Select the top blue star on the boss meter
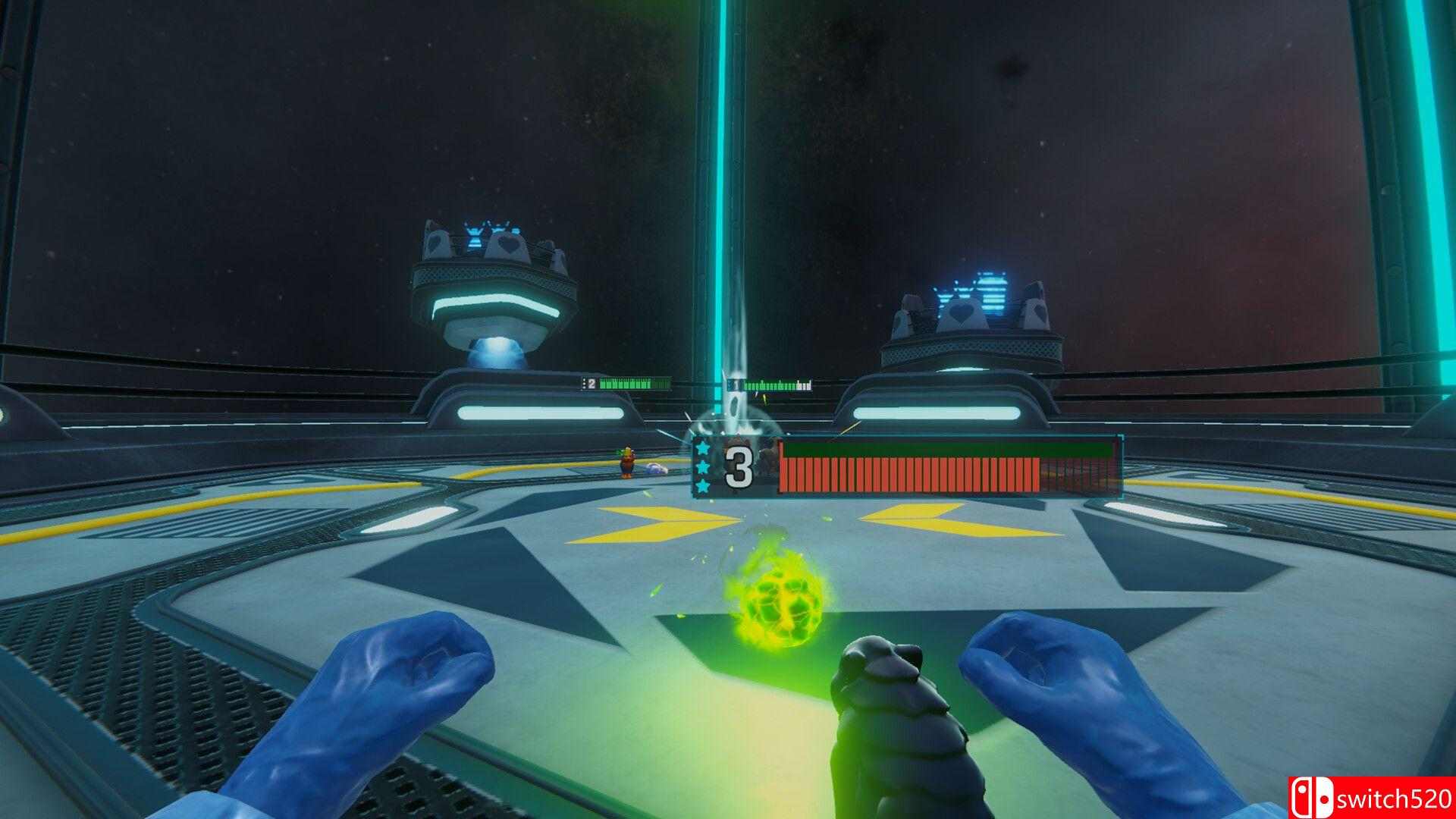Image resolution: width=1456 pixels, height=819 pixels. coord(704,447)
